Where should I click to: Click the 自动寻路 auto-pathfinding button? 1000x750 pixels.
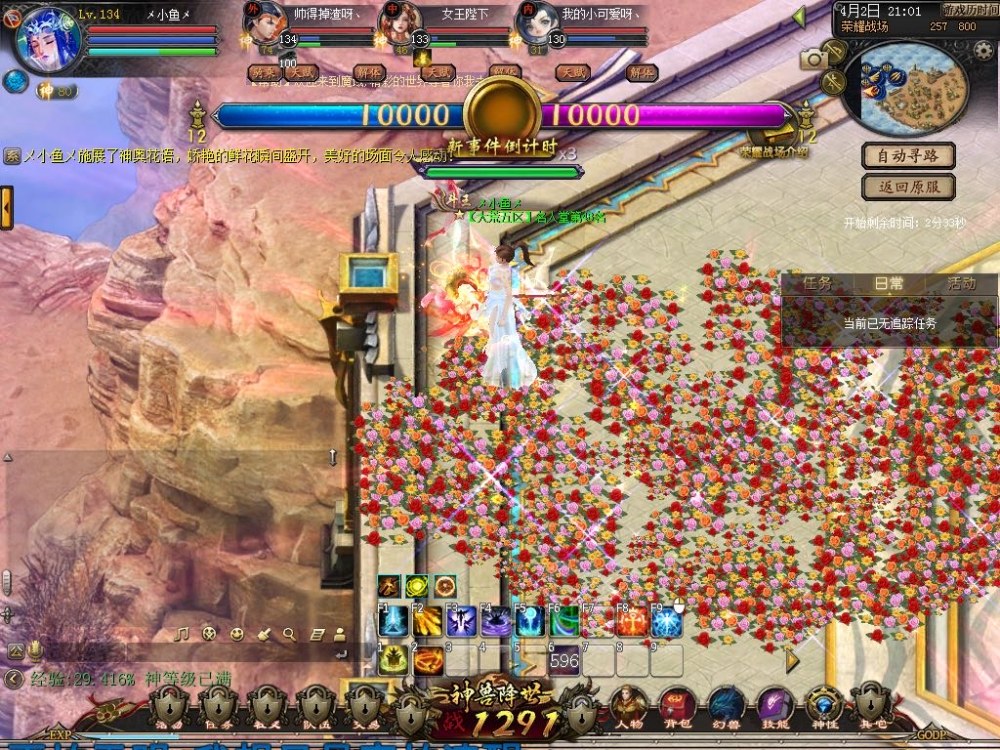pyautogui.click(x=908, y=156)
